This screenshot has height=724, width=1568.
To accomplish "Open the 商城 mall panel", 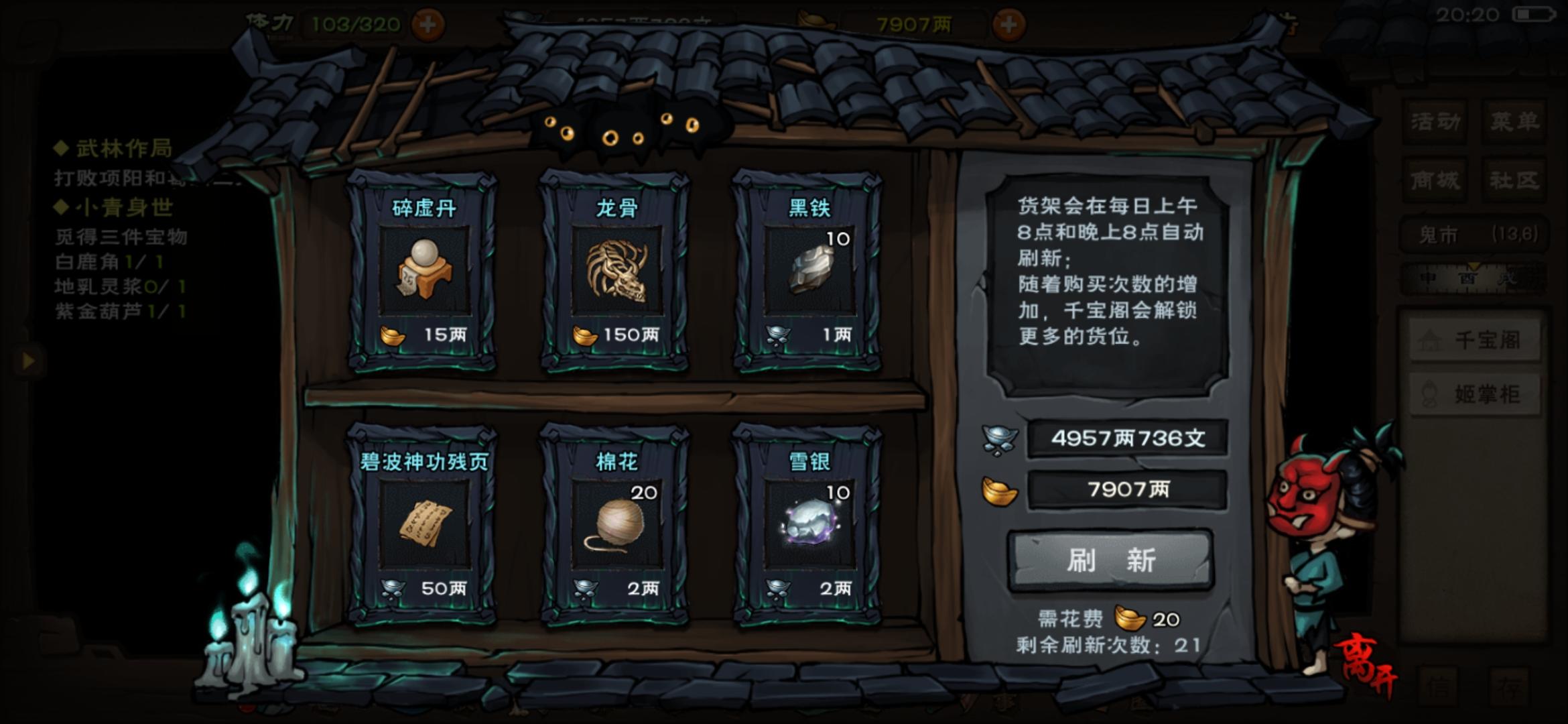I will coord(1435,180).
